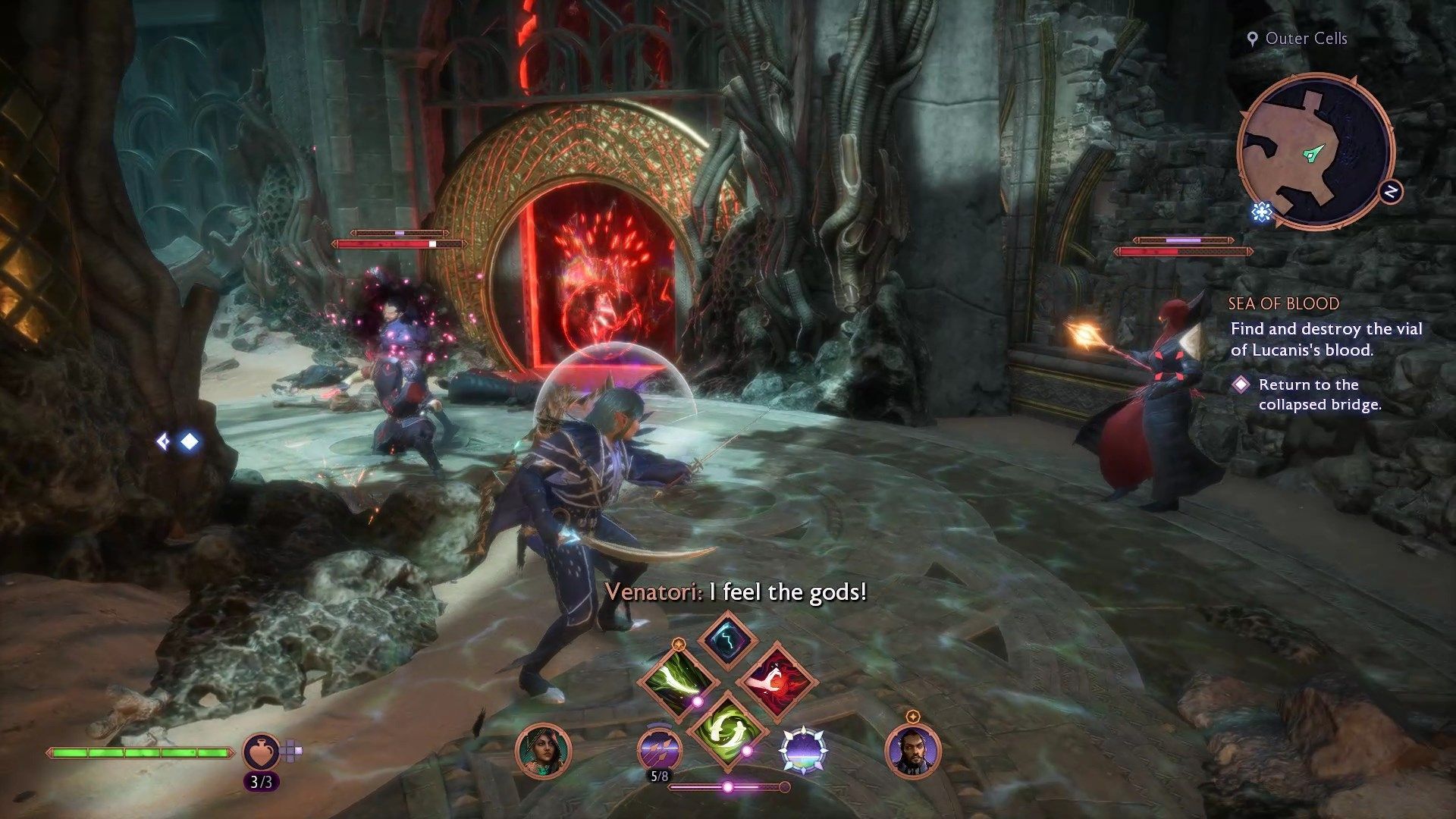Click the Outer Cells location label
Image resolution: width=1456 pixels, height=819 pixels.
click(x=1305, y=39)
